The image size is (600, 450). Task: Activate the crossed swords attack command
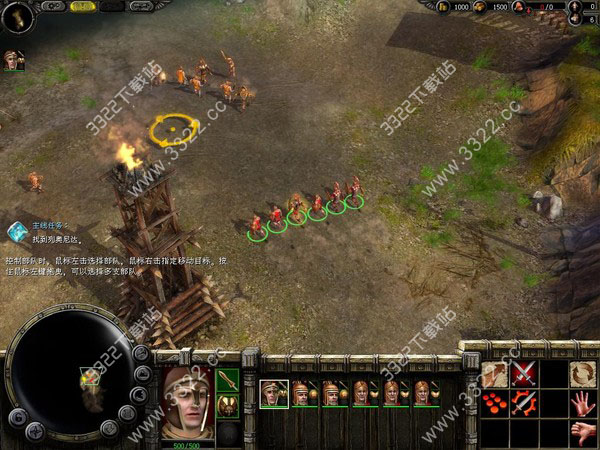tap(523, 374)
